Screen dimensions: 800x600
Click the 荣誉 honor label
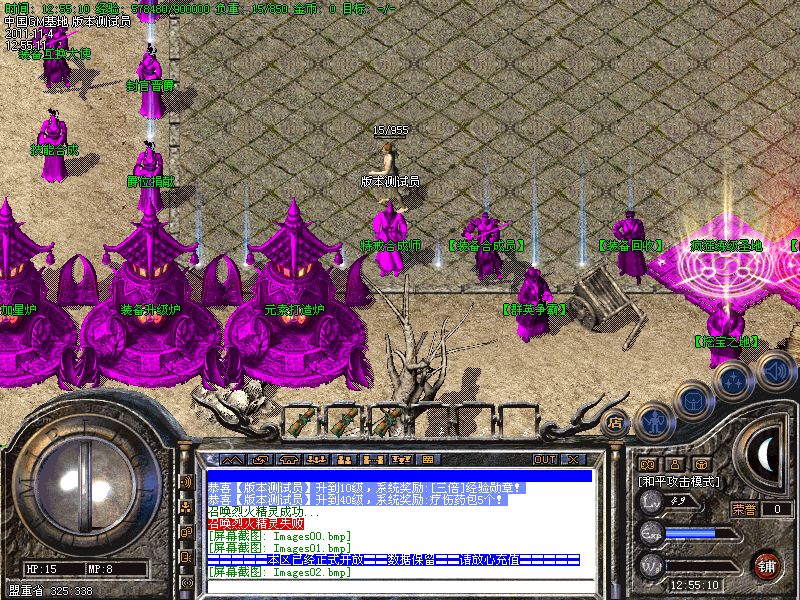744,509
